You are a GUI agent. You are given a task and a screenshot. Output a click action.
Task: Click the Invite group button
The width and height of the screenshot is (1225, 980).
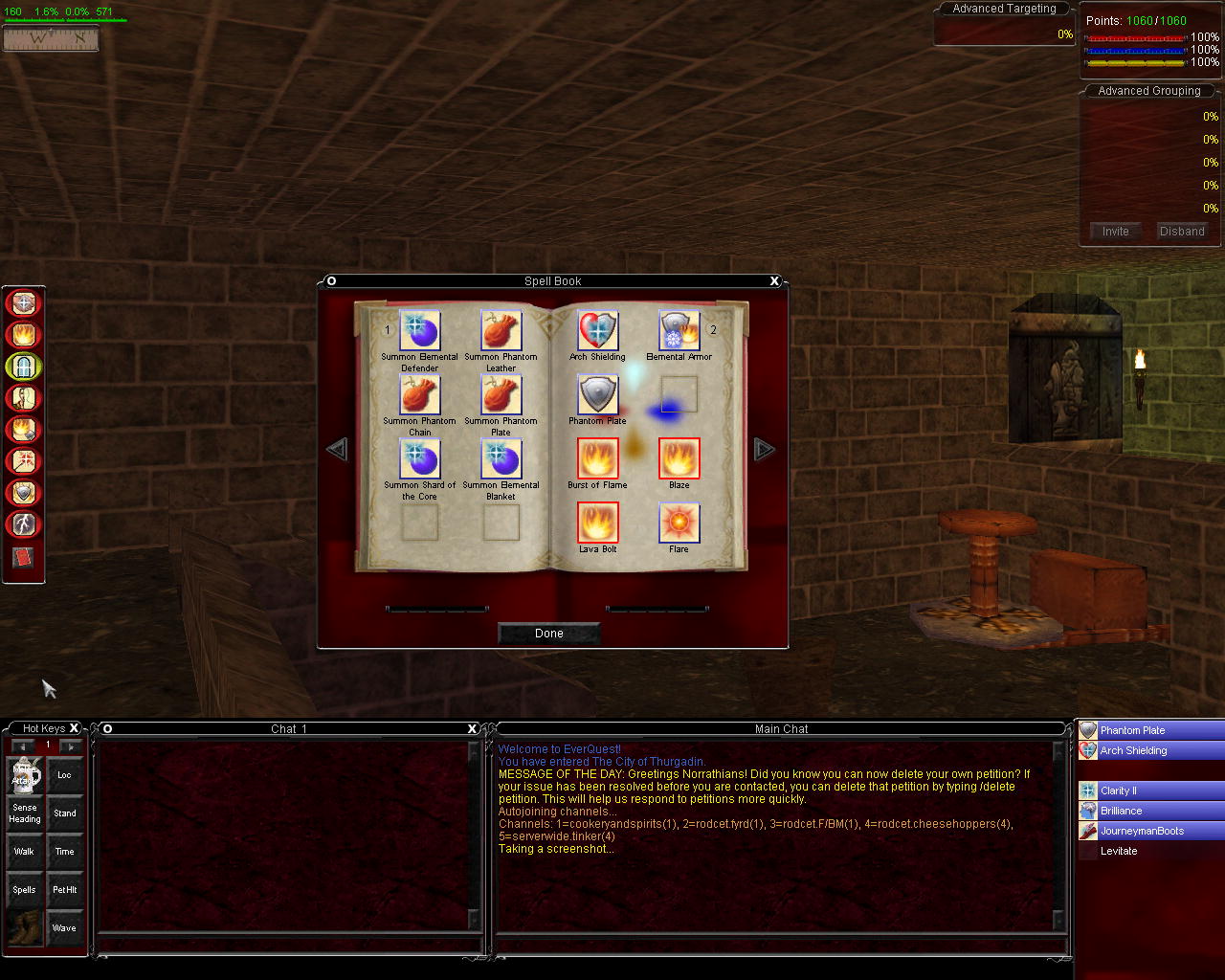pyautogui.click(x=1115, y=232)
